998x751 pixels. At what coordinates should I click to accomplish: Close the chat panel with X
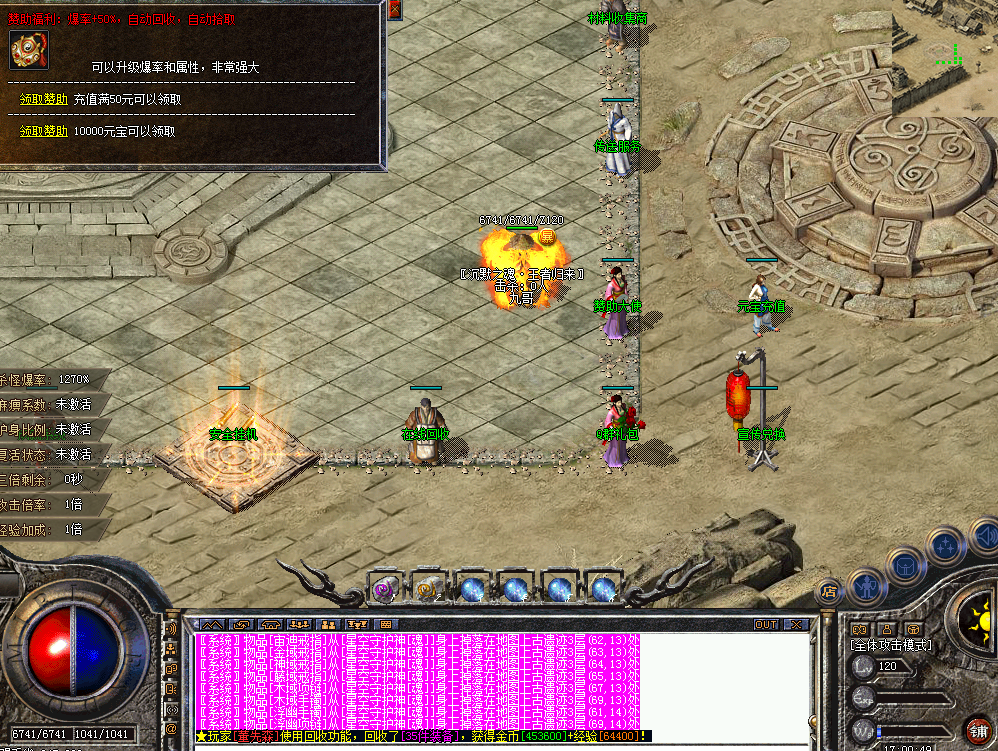(x=796, y=625)
